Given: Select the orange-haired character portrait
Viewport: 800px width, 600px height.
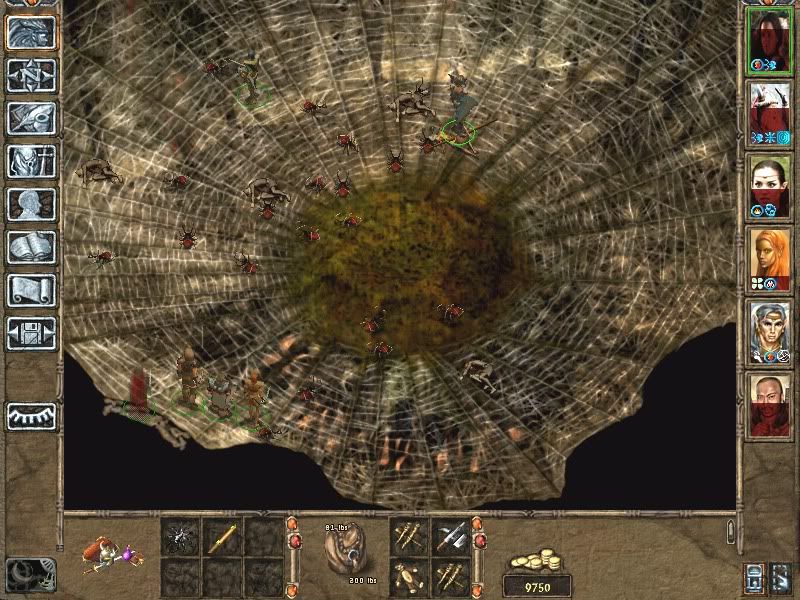Looking at the screenshot, I should [x=769, y=259].
